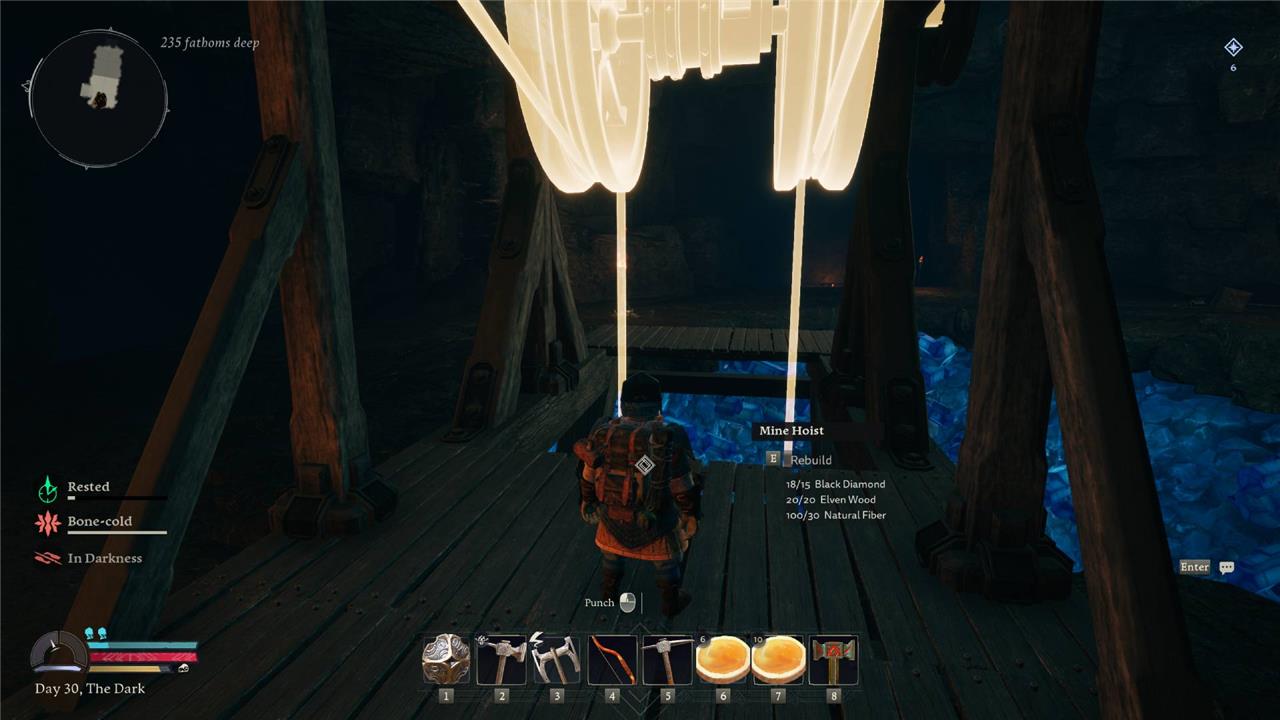Choose the double-bladed battle axe slot
The image size is (1280, 720).
coord(557,660)
